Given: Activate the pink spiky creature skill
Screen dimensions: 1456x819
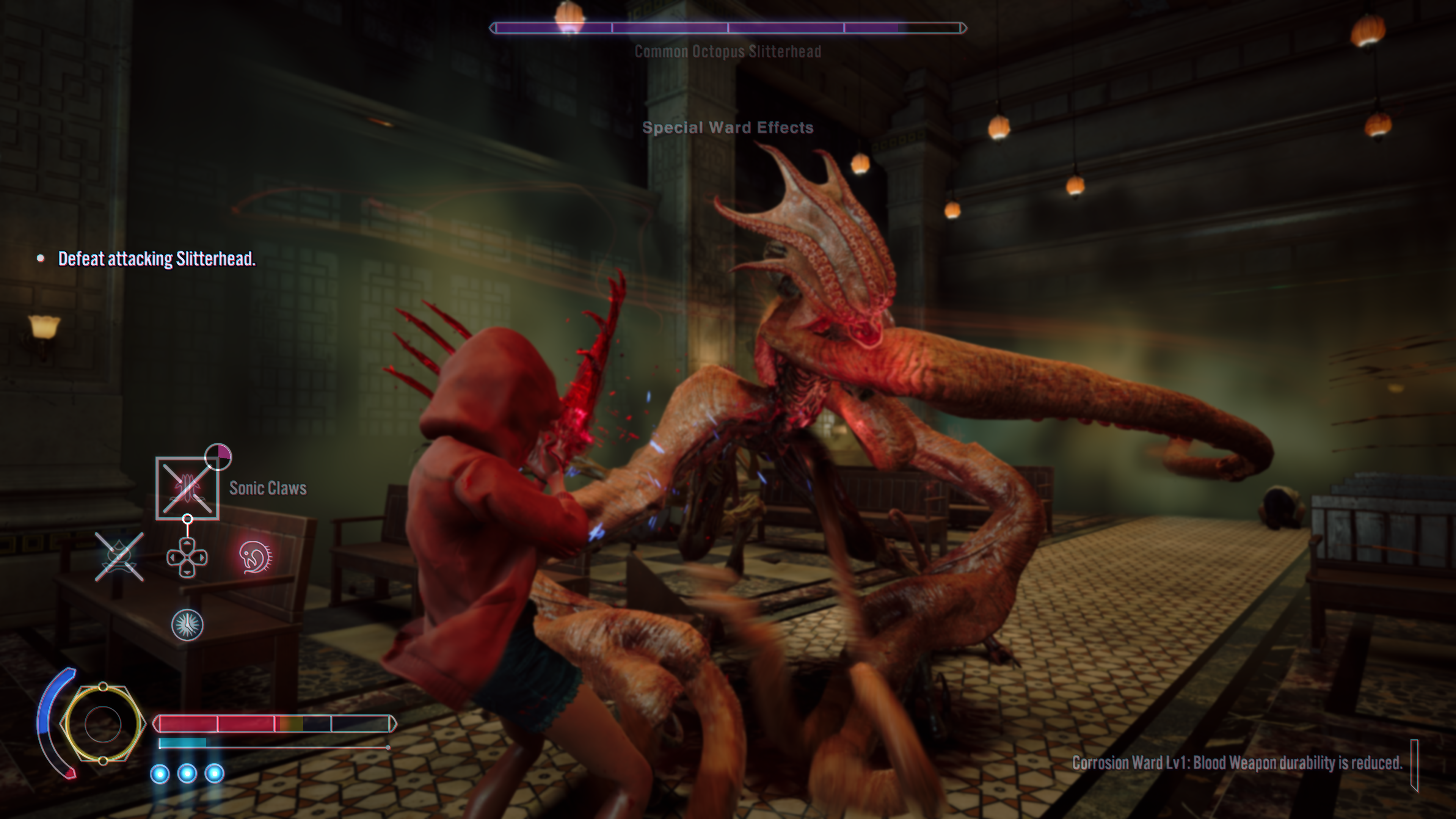Looking at the screenshot, I should tap(256, 557).
